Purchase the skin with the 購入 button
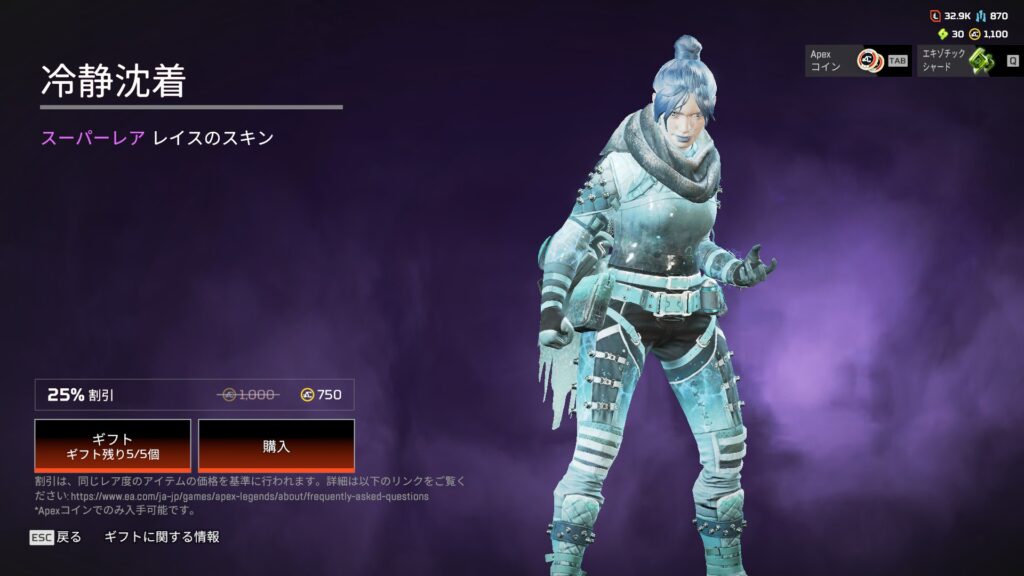 pos(276,445)
